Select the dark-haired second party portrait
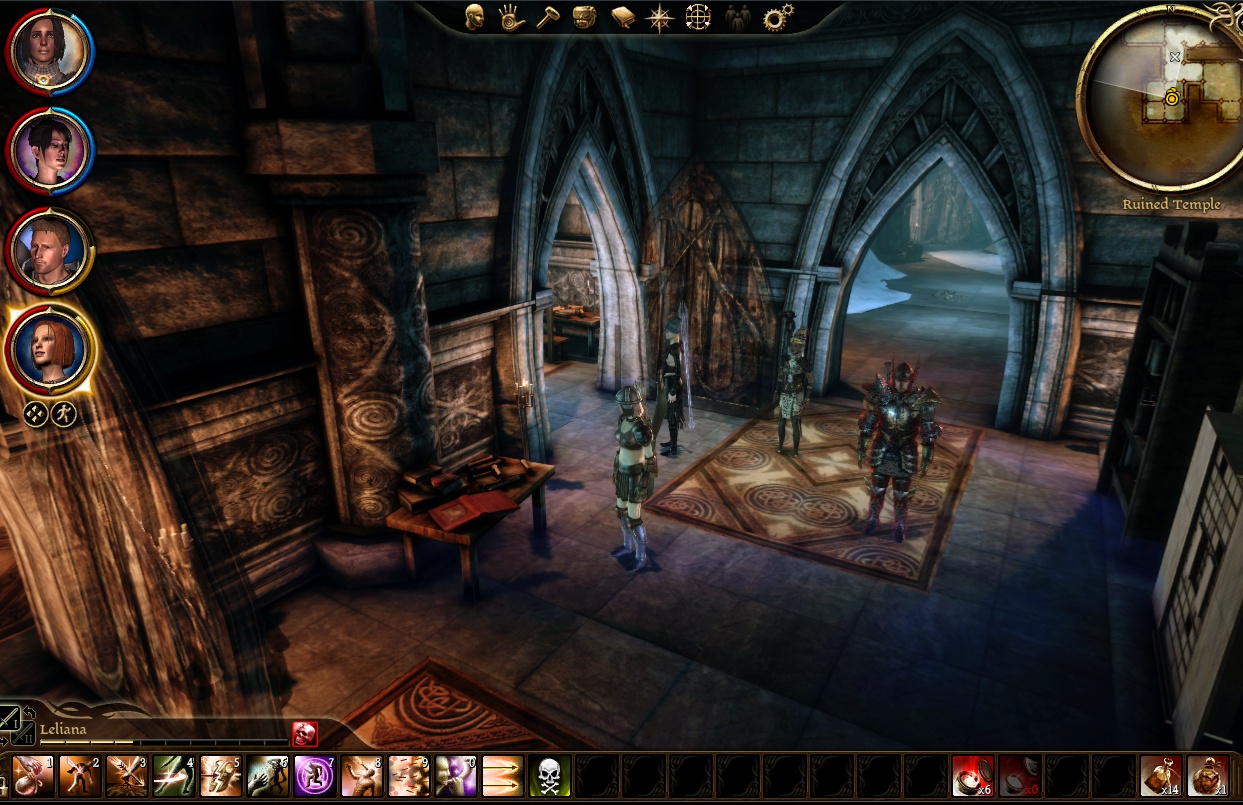 49,148
